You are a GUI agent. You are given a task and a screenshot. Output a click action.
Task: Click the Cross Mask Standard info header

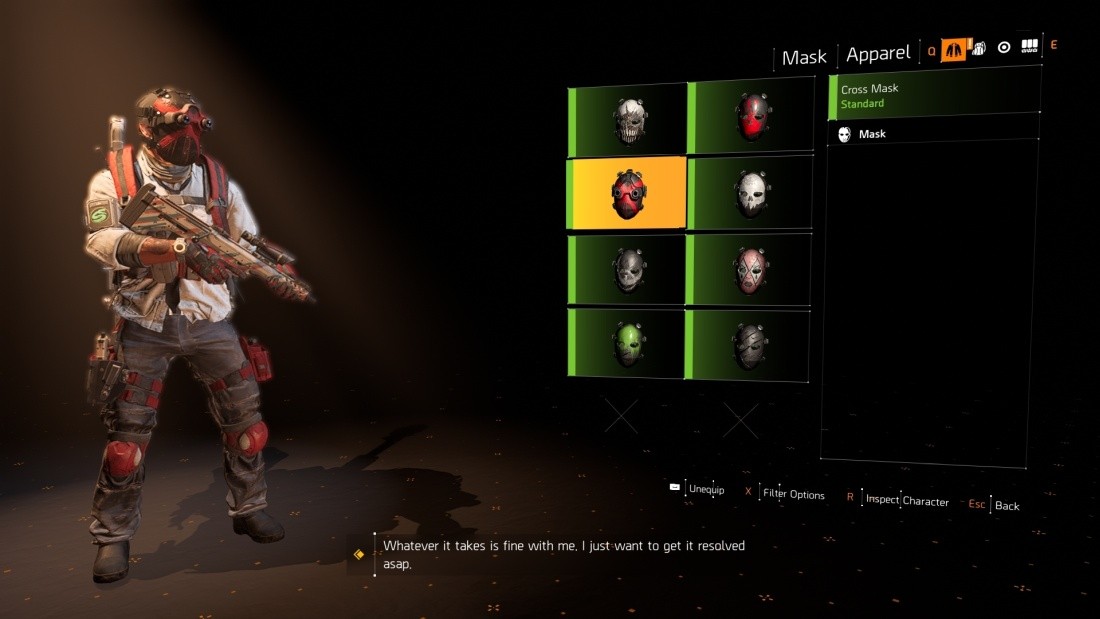[x=934, y=96]
